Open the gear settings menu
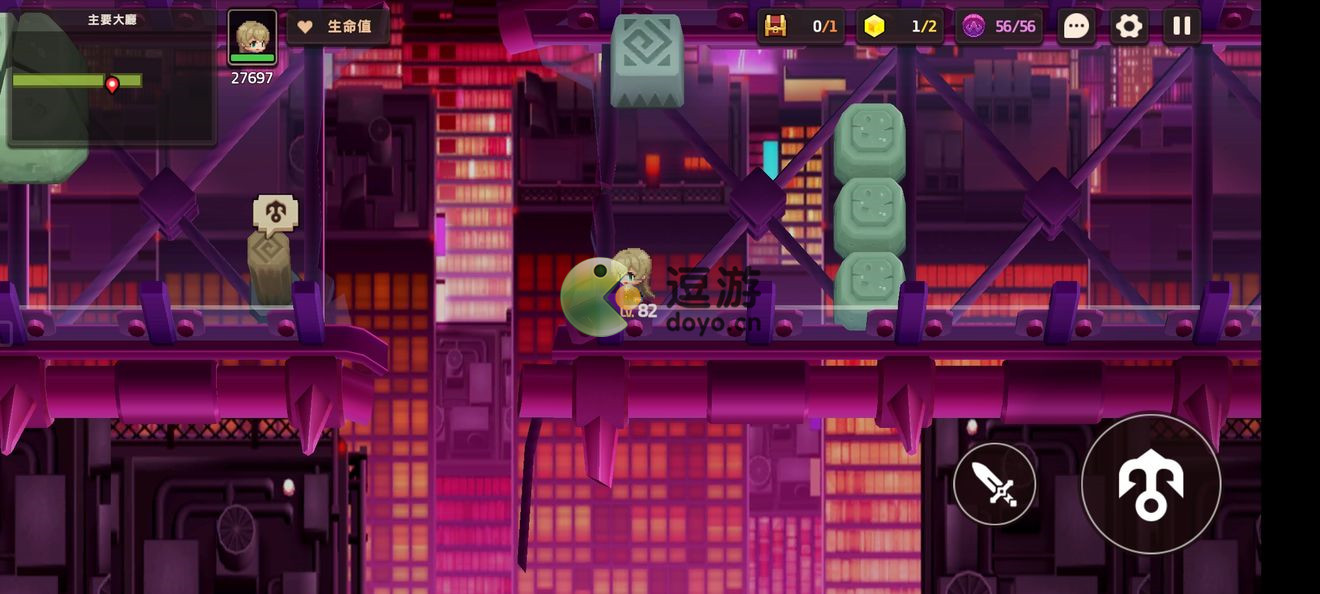The image size is (1320, 594). pyautogui.click(x=1129, y=26)
